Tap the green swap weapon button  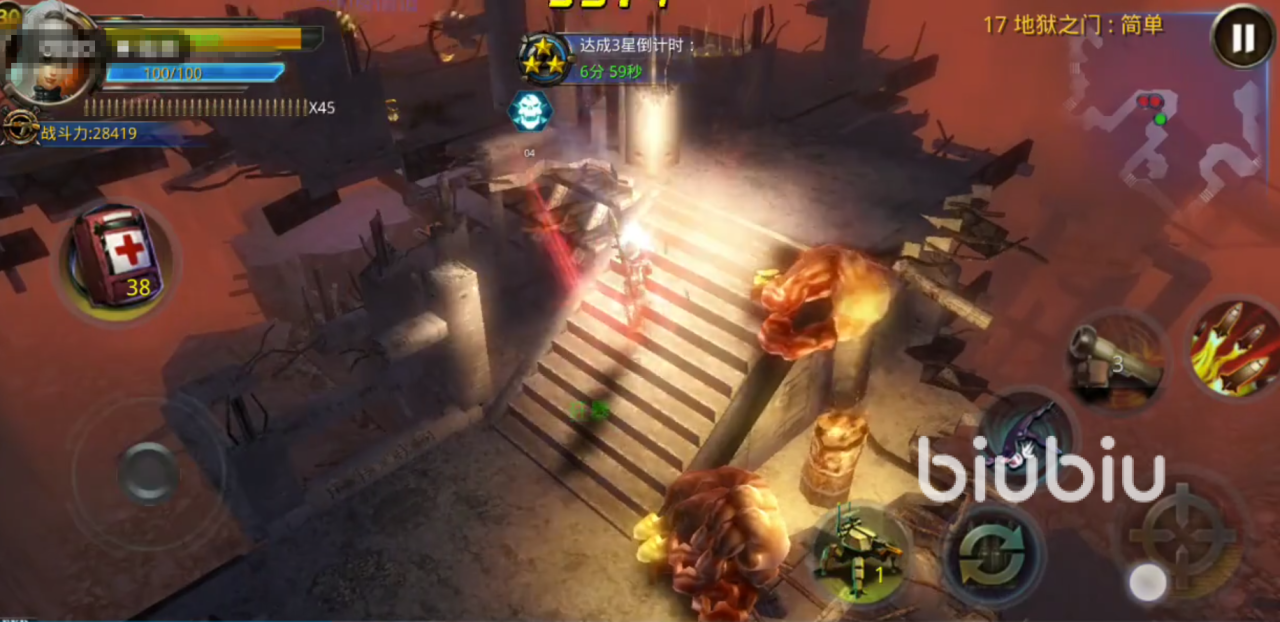(x=992, y=554)
